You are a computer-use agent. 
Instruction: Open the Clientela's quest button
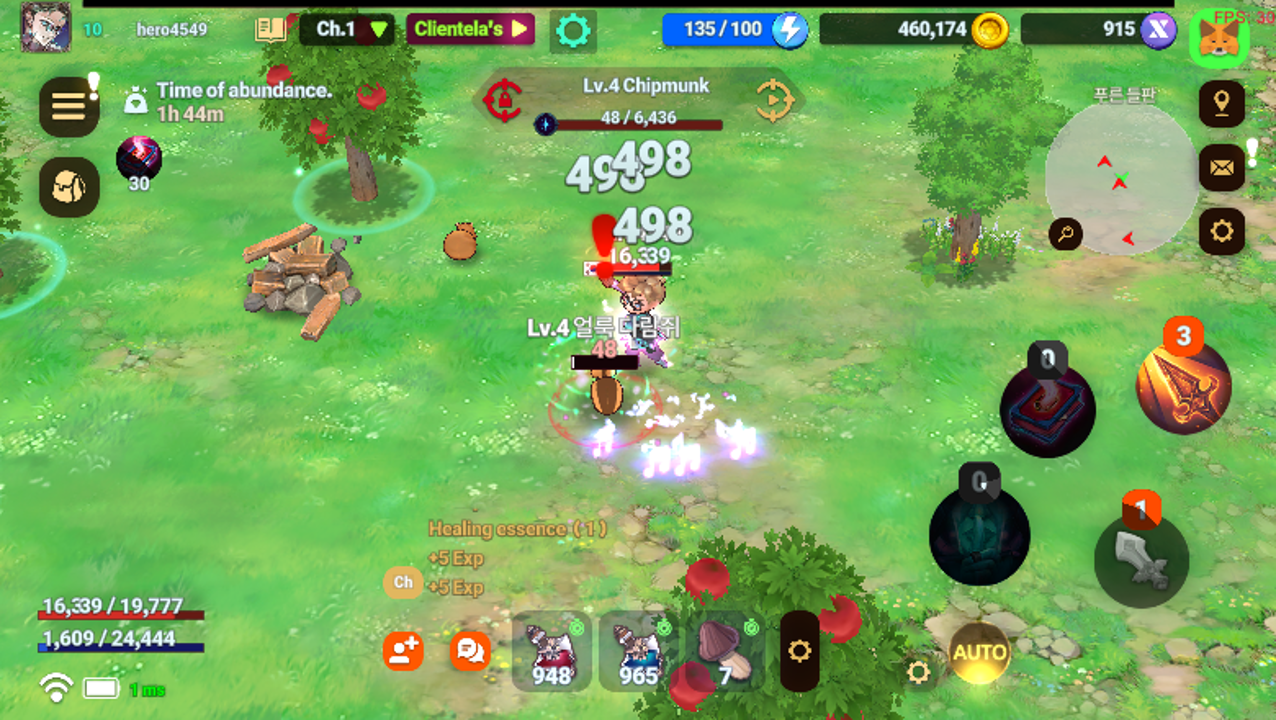(470, 29)
